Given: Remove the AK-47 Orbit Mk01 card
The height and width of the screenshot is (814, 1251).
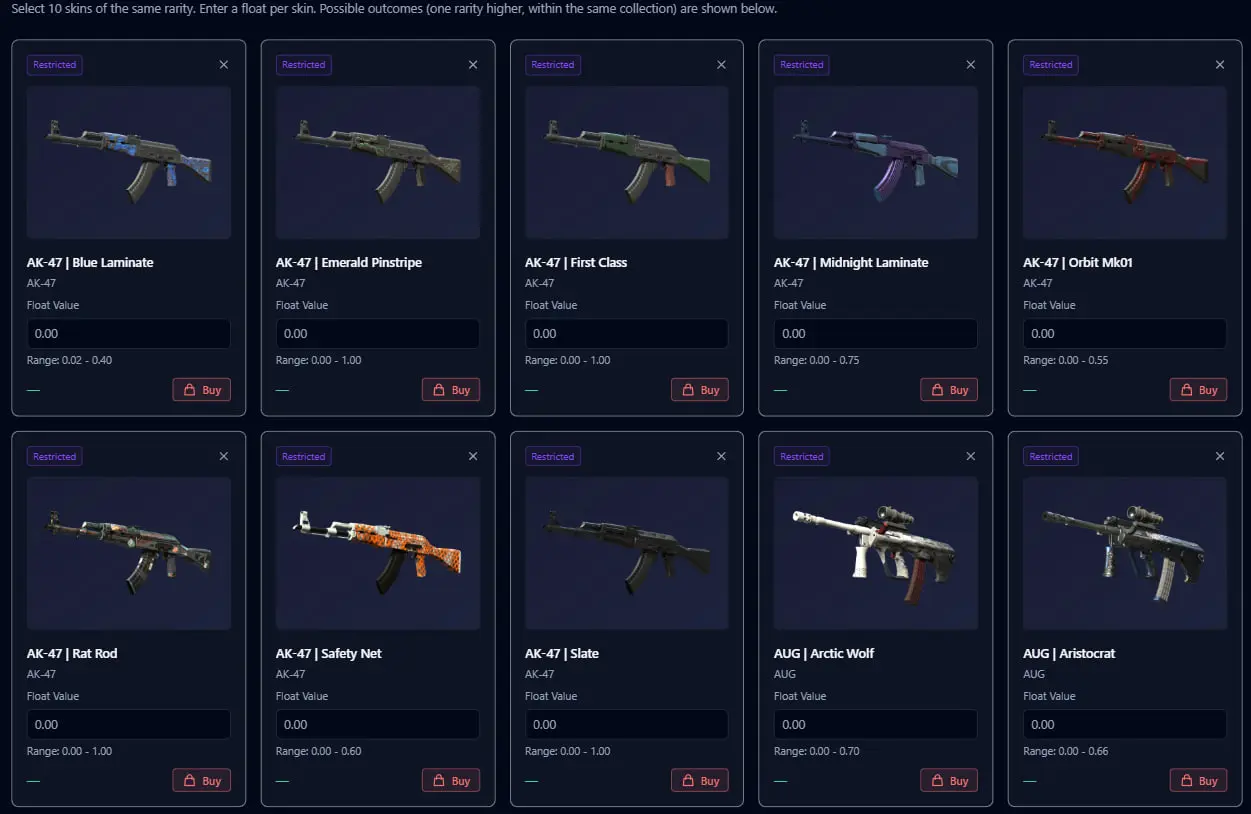Looking at the screenshot, I should point(1220,65).
